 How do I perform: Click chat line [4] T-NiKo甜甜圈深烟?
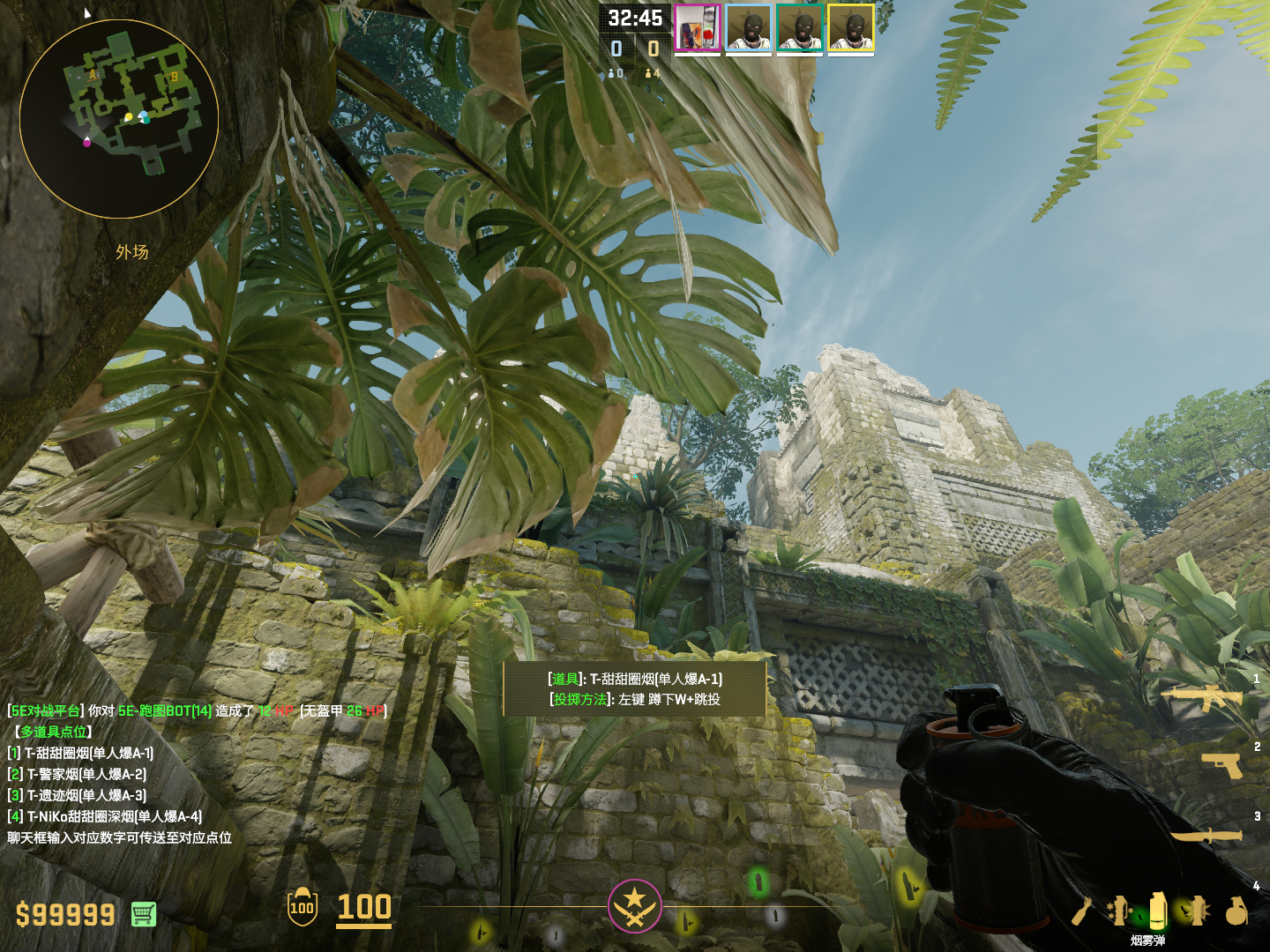pos(105,816)
